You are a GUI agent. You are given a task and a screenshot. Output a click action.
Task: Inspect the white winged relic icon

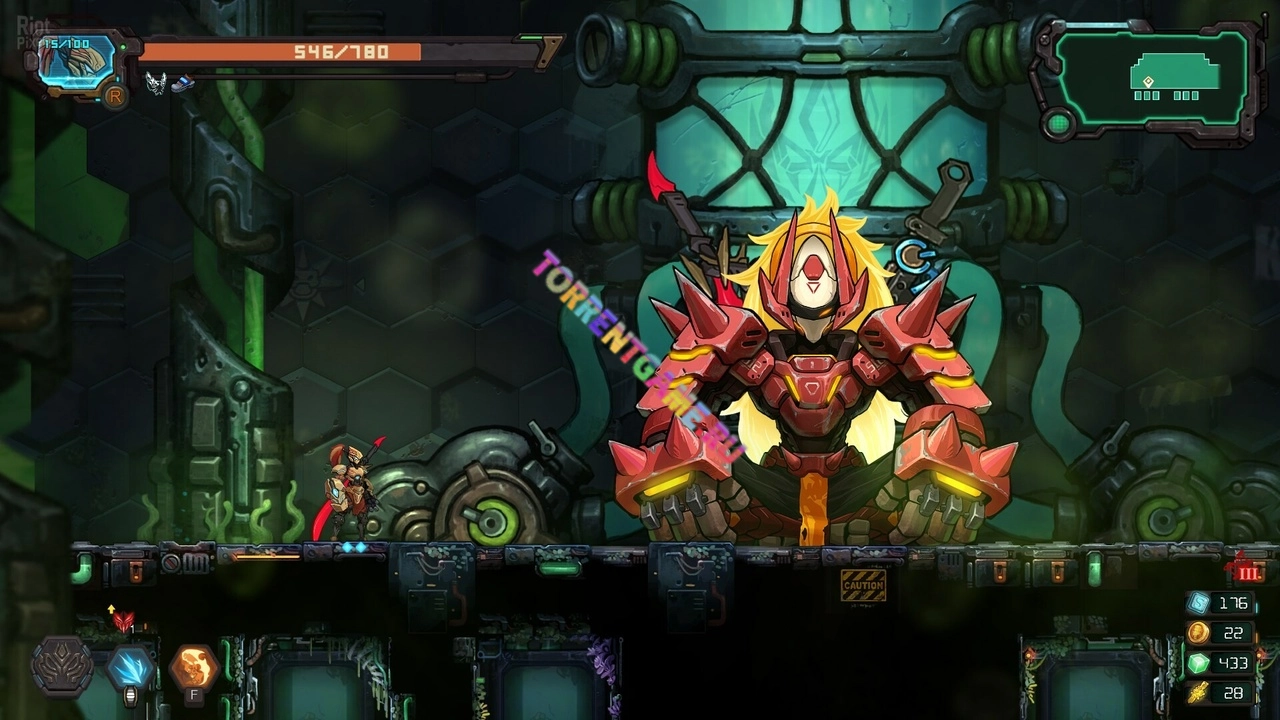click(155, 83)
